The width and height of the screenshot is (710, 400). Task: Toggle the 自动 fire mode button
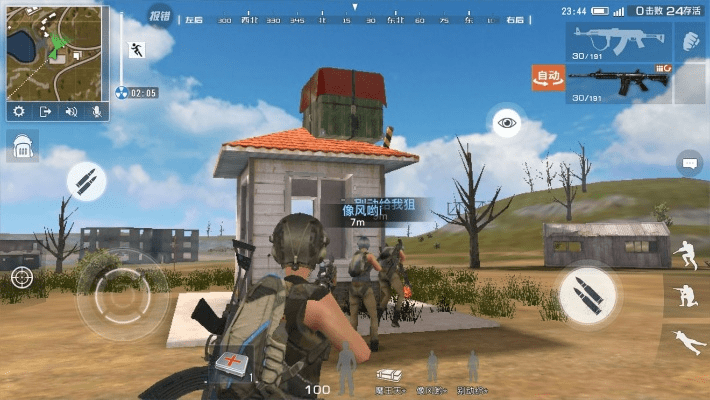click(x=548, y=78)
